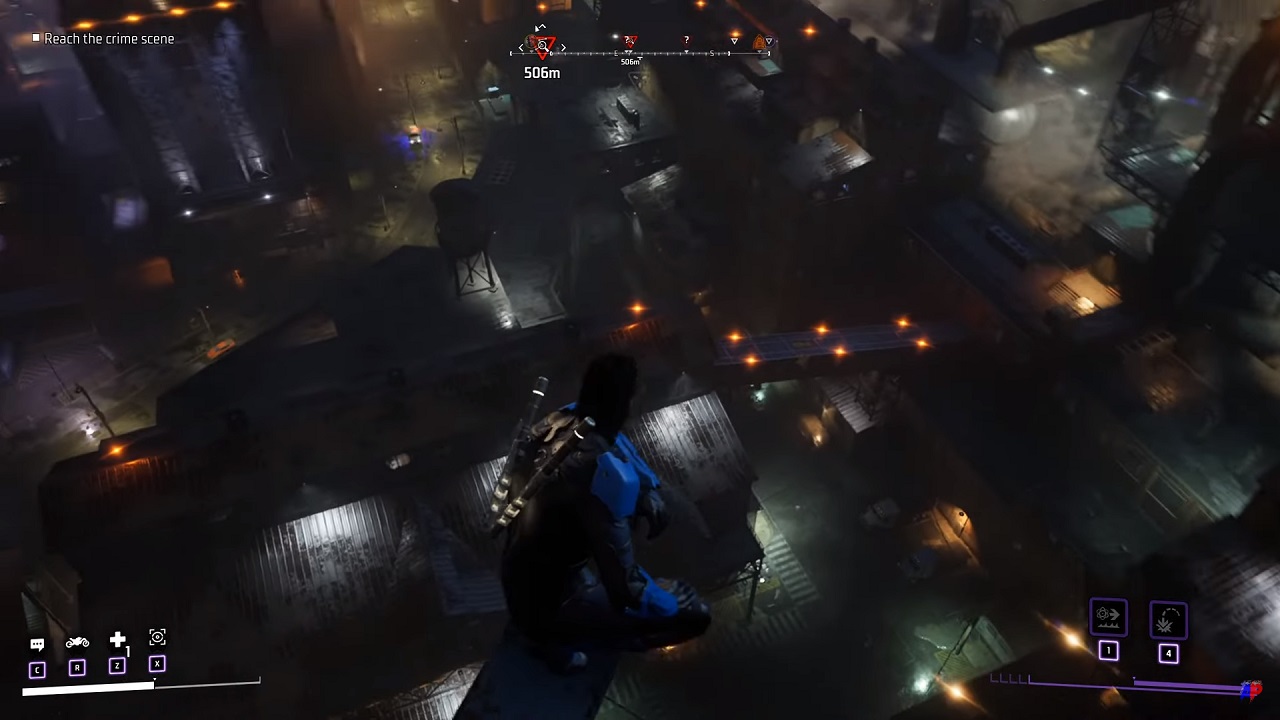Activate the atom-and-arrow momentum ability
The height and width of the screenshot is (720, 1280).
pos(1108,617)
